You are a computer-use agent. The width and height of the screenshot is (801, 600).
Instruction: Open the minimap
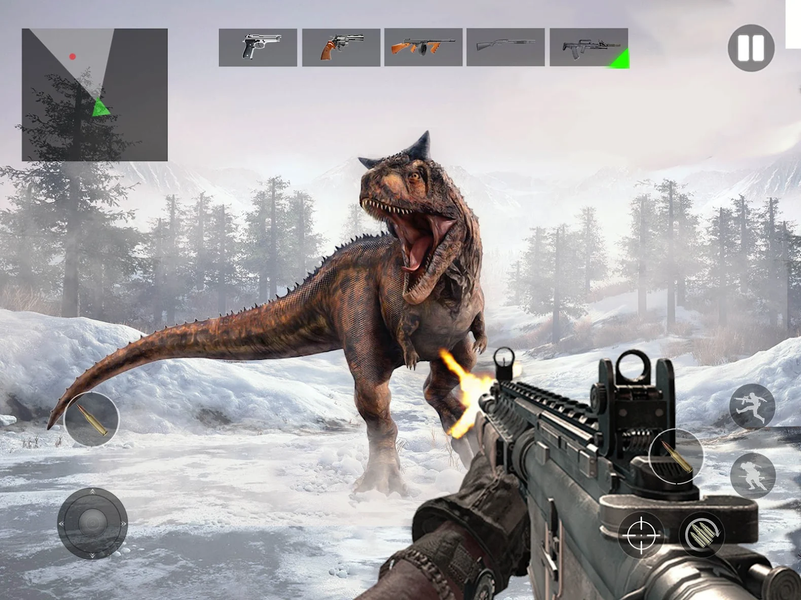click(95, 95)
